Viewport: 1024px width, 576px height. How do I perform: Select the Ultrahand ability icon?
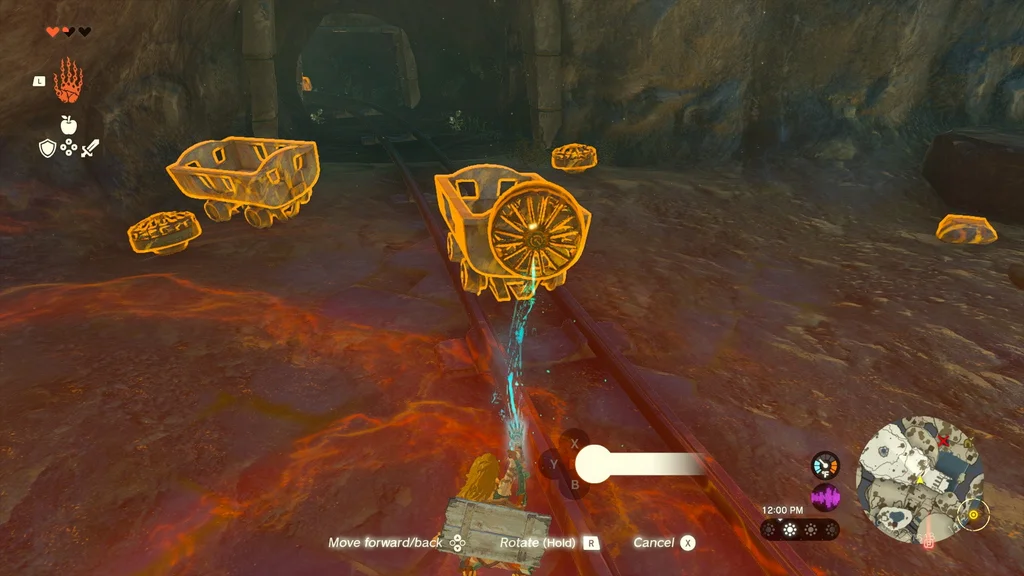click(x=67, y=82)
